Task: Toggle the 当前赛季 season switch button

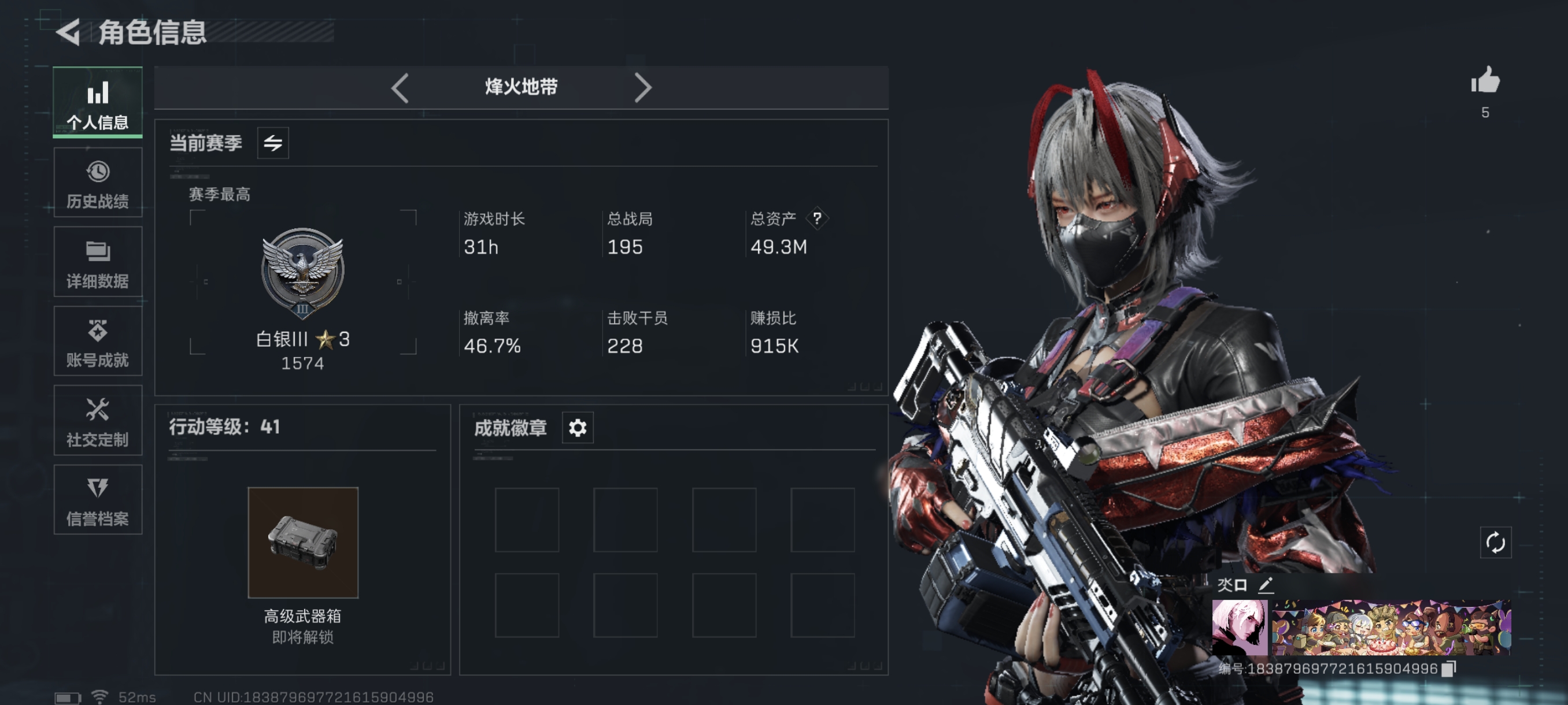Action: 273,143
